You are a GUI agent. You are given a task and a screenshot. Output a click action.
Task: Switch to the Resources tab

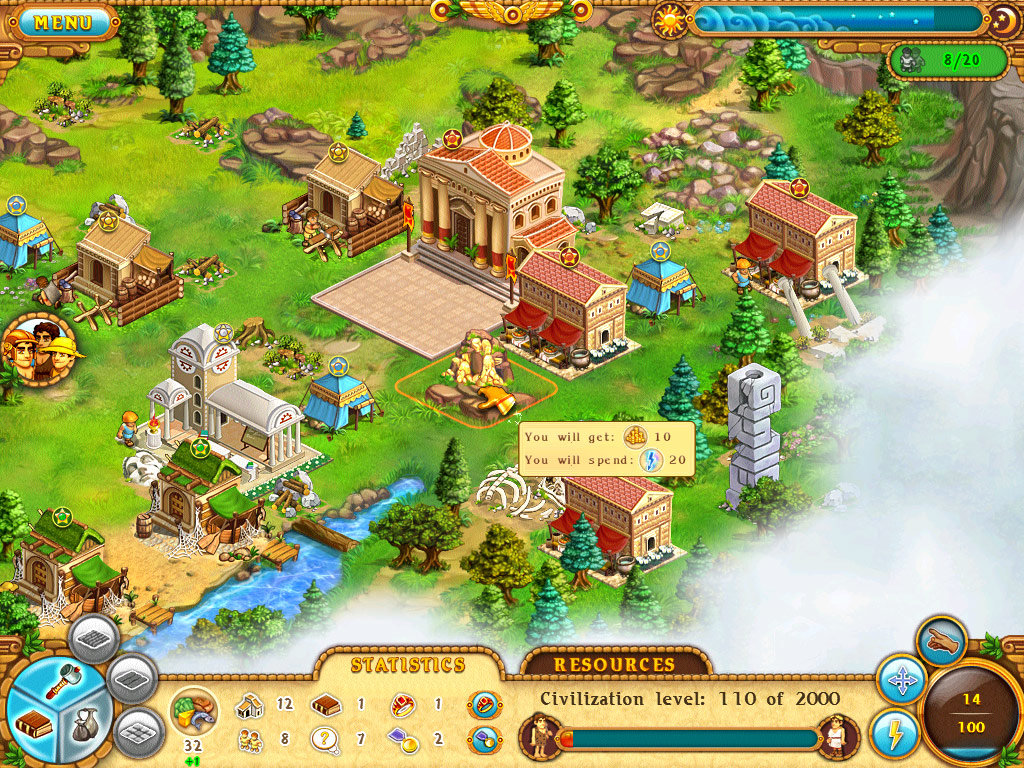(615, 665)
